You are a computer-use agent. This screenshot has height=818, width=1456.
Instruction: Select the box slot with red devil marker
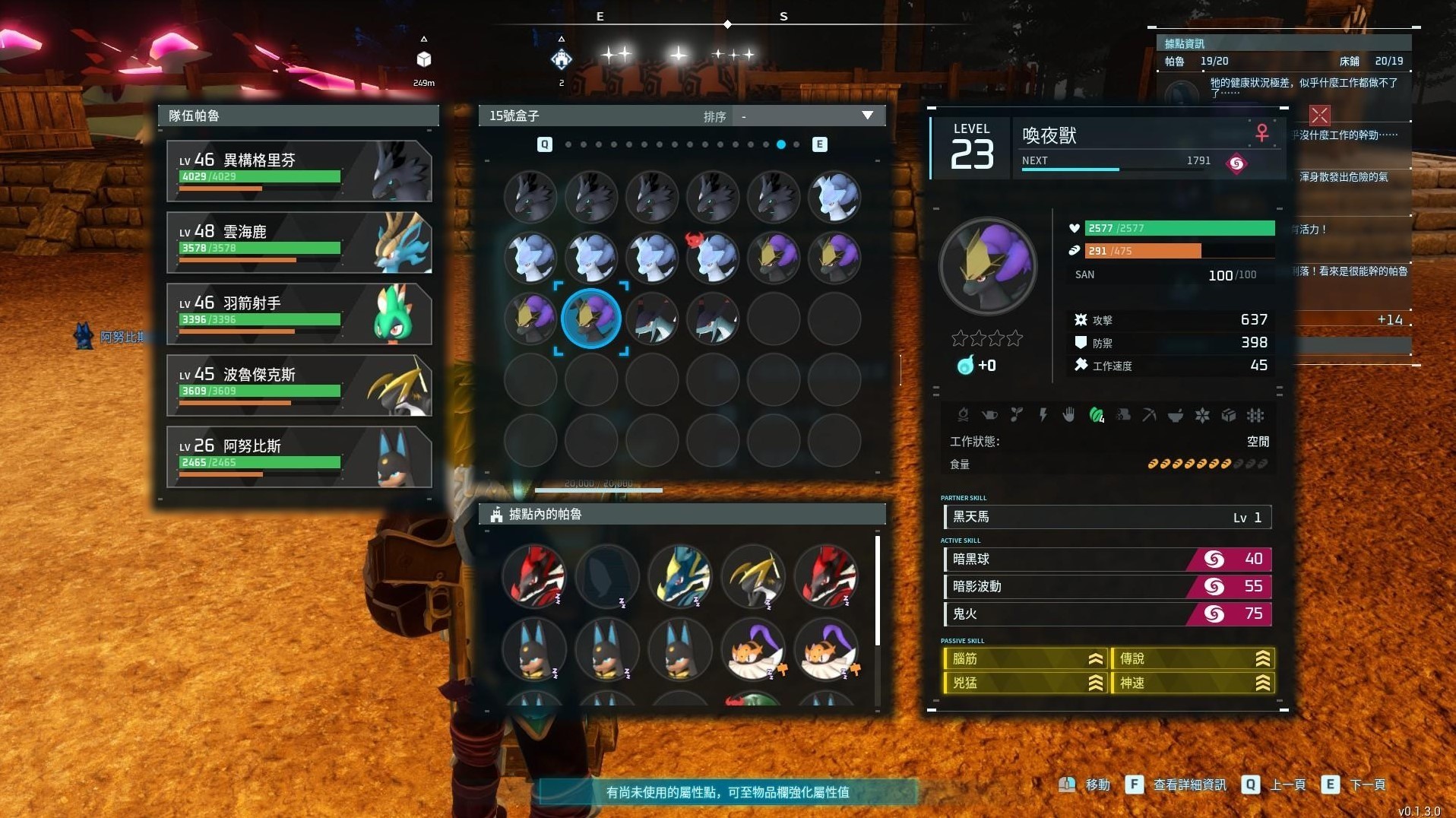click(713, 258)
